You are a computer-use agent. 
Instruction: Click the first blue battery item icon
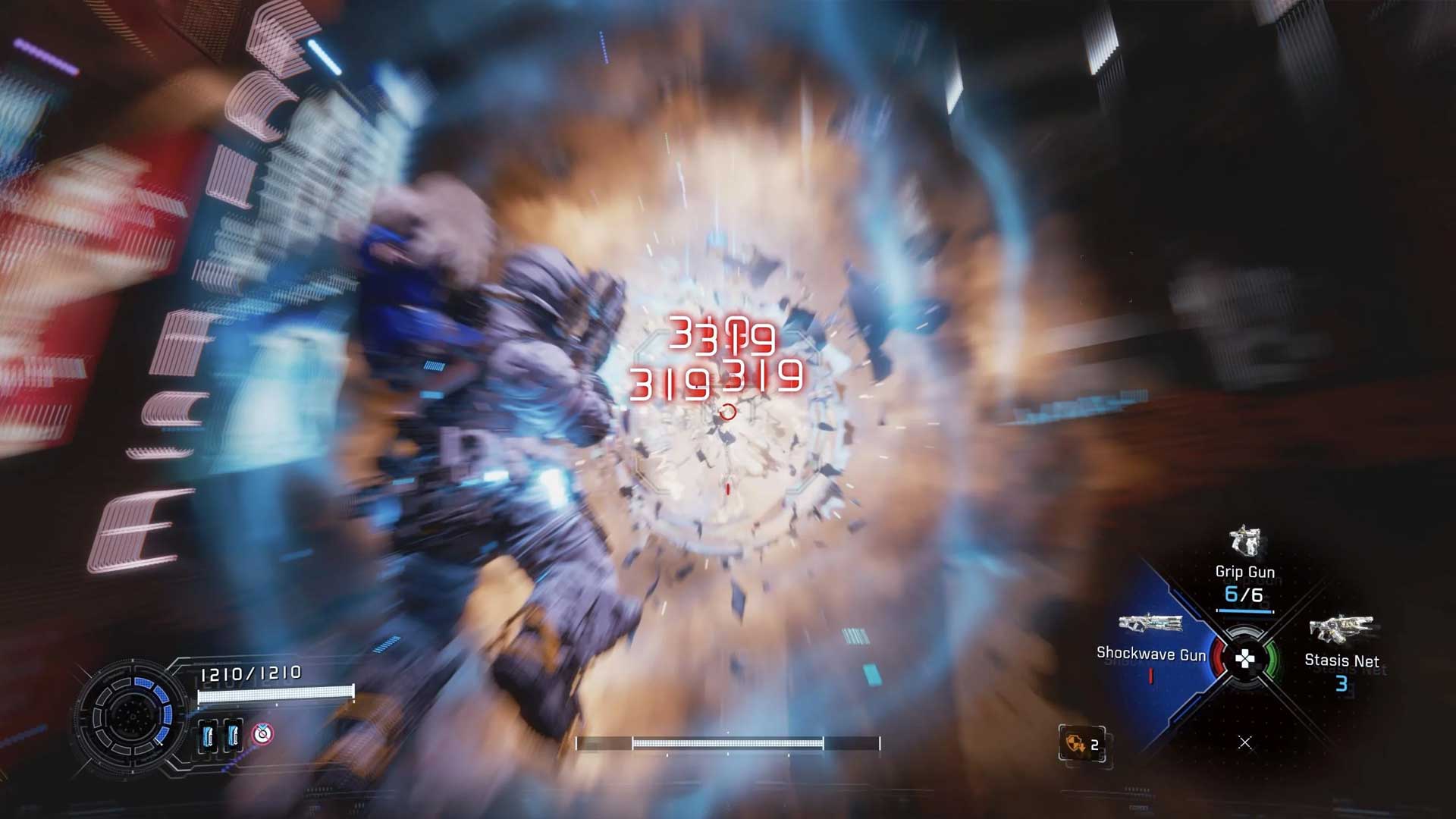pyautogui.click(x=209, y=736)
